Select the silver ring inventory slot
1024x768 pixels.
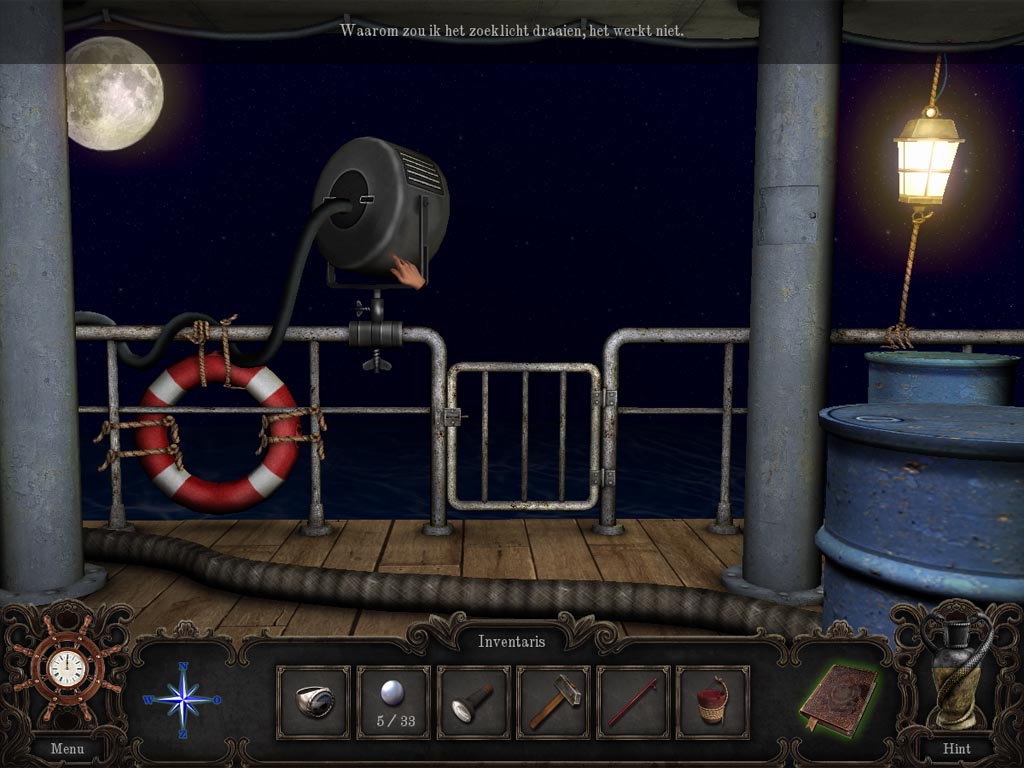click(x=313, y=702)
